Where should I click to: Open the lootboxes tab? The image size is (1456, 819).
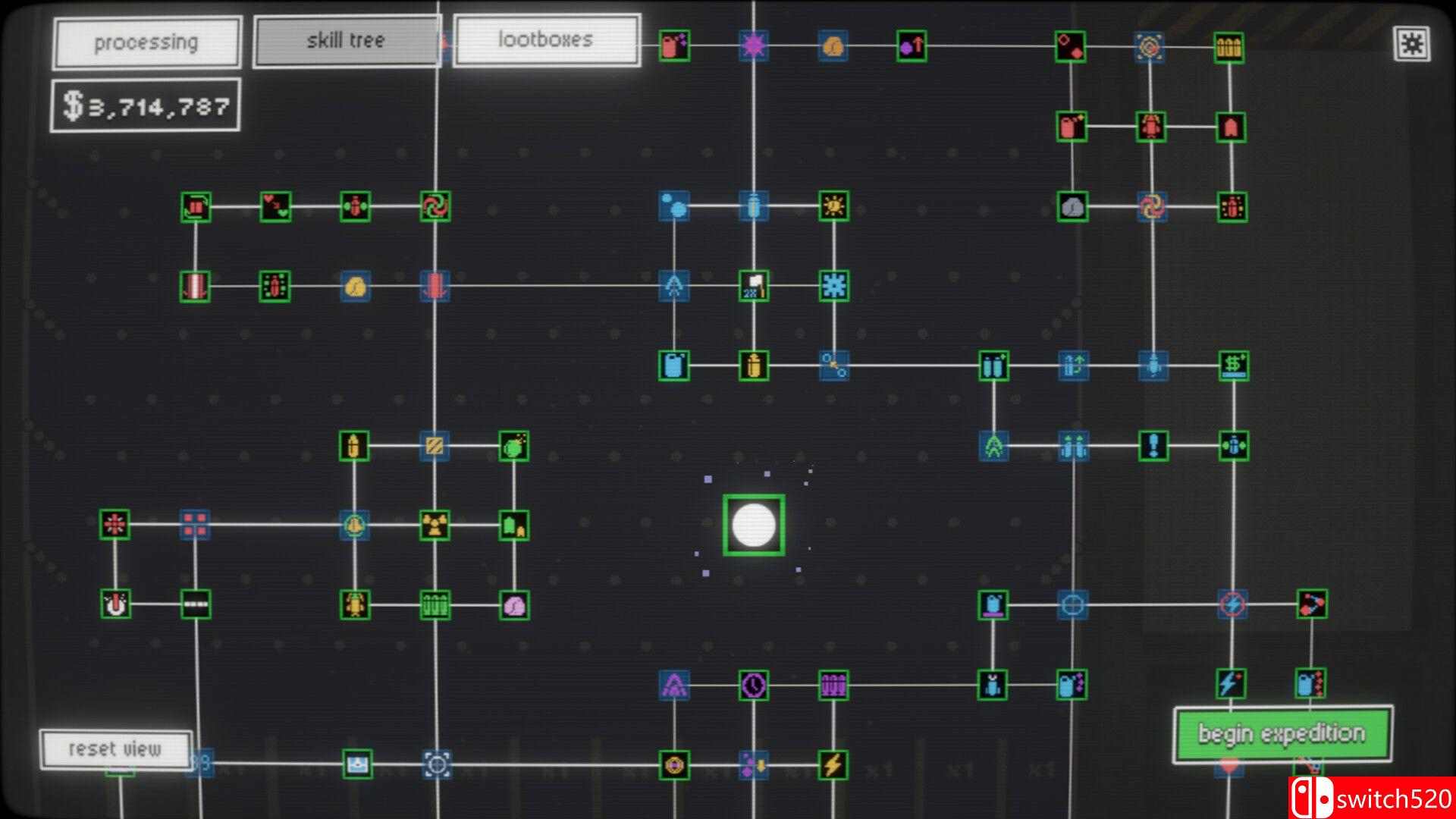[546, 39]
